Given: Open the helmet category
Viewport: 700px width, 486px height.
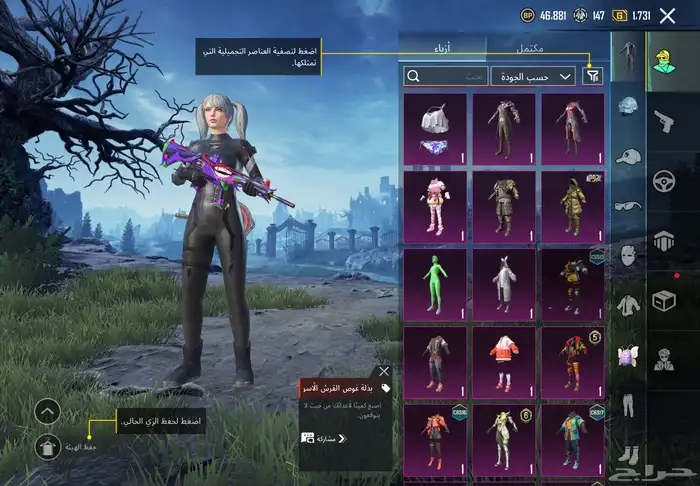Looking at the screenshot, I should (627, 106).
